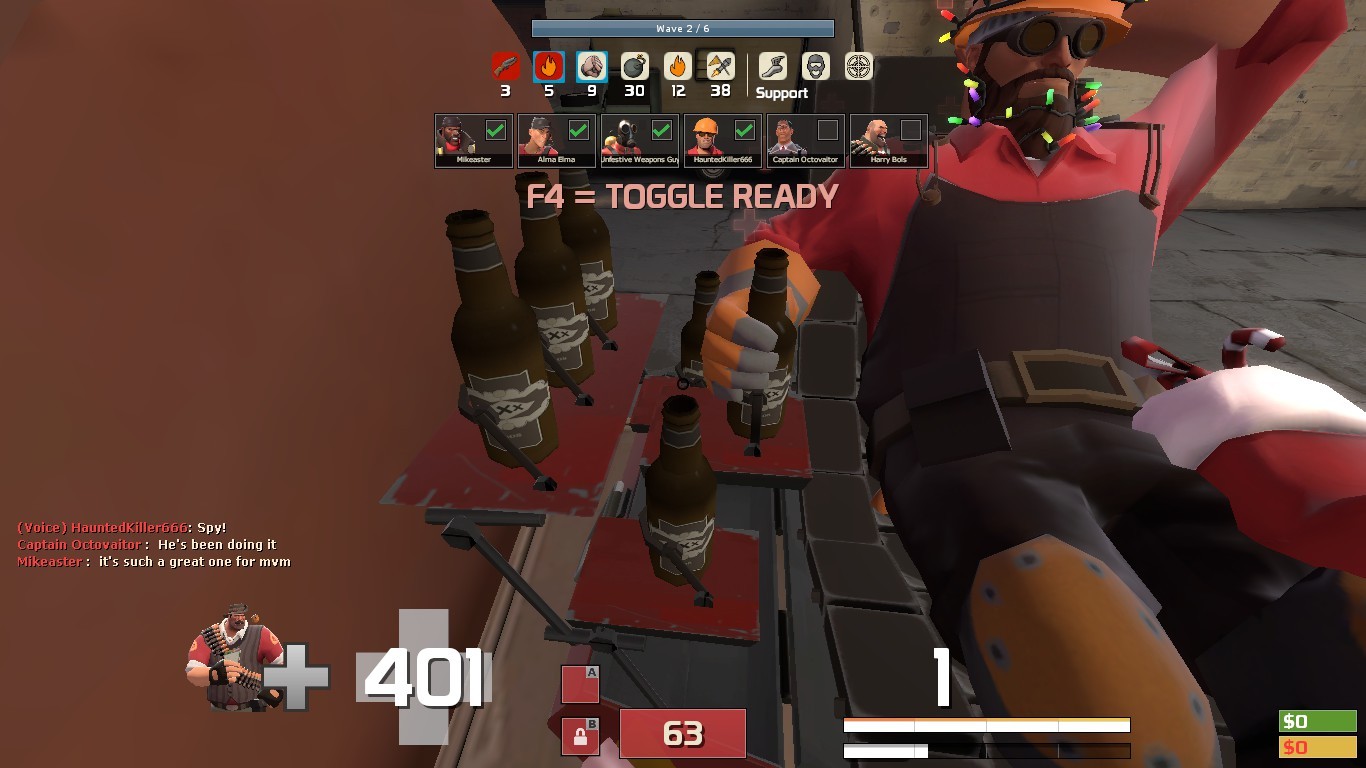Click the Pyro axe robot icon showing 38
Image resolution: width=1366 pixels, height=768 pixels.
[719, 65]
